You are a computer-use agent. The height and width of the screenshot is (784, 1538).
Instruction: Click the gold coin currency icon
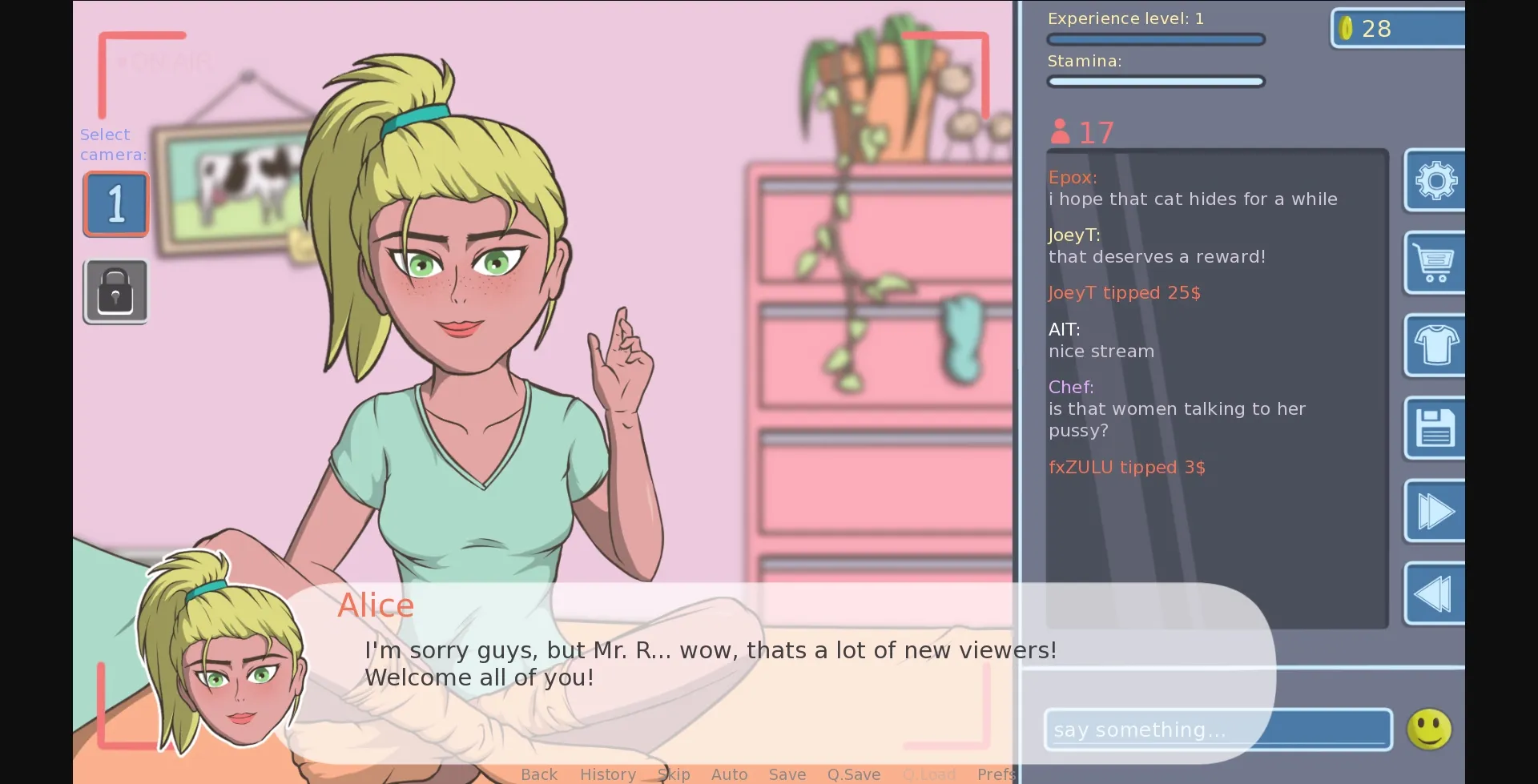pos(1348,27)
